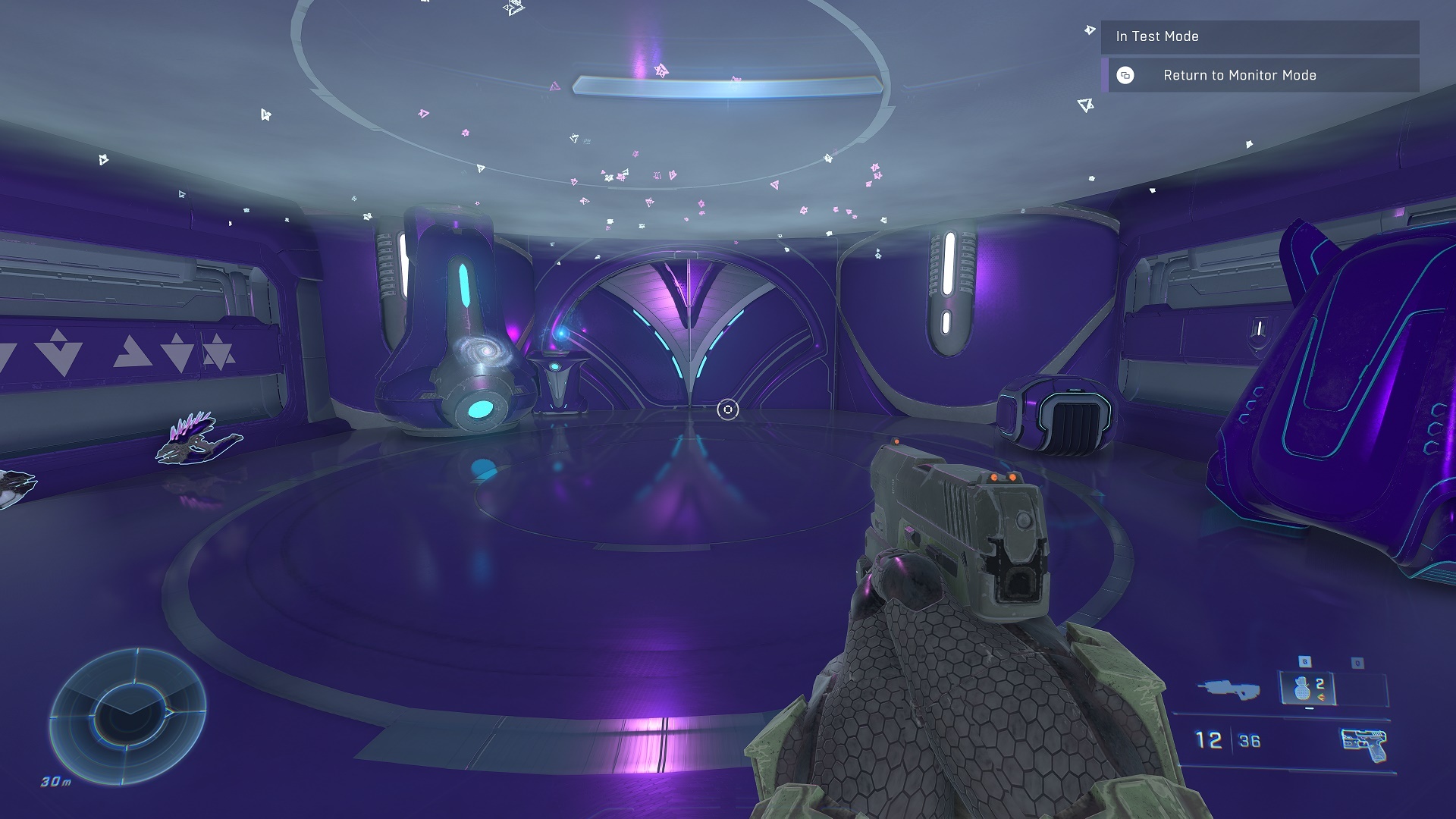1456x819 pixels.
Task: Toggle the grenade slot indicator above the grenade count
Action: [x=1304, y=660]
